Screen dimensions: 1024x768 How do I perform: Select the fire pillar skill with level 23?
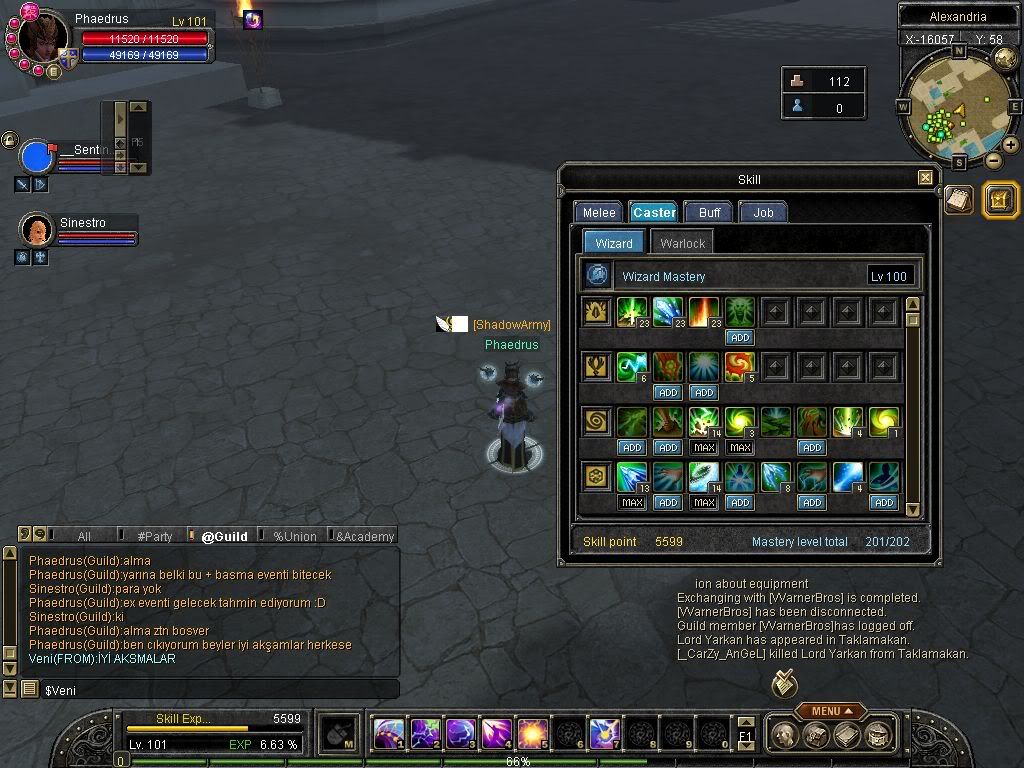click(704, 312)
